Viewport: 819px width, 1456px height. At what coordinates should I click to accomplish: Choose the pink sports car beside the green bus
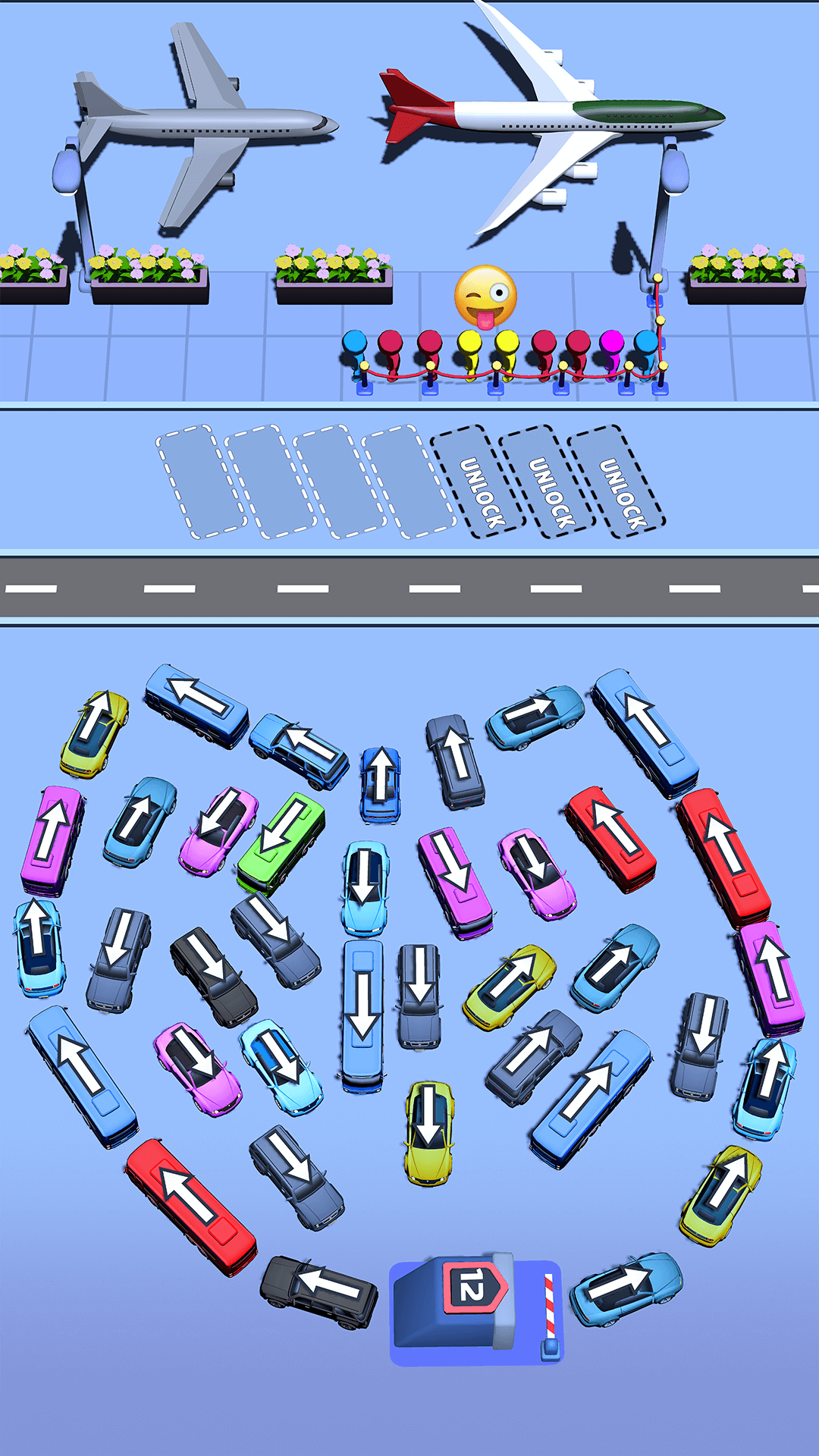pos(218,830)
